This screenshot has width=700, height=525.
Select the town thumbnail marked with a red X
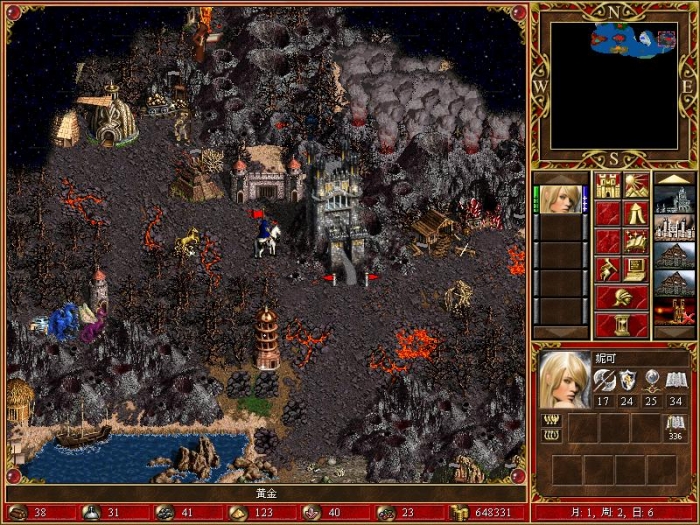[x=673, y=311]
